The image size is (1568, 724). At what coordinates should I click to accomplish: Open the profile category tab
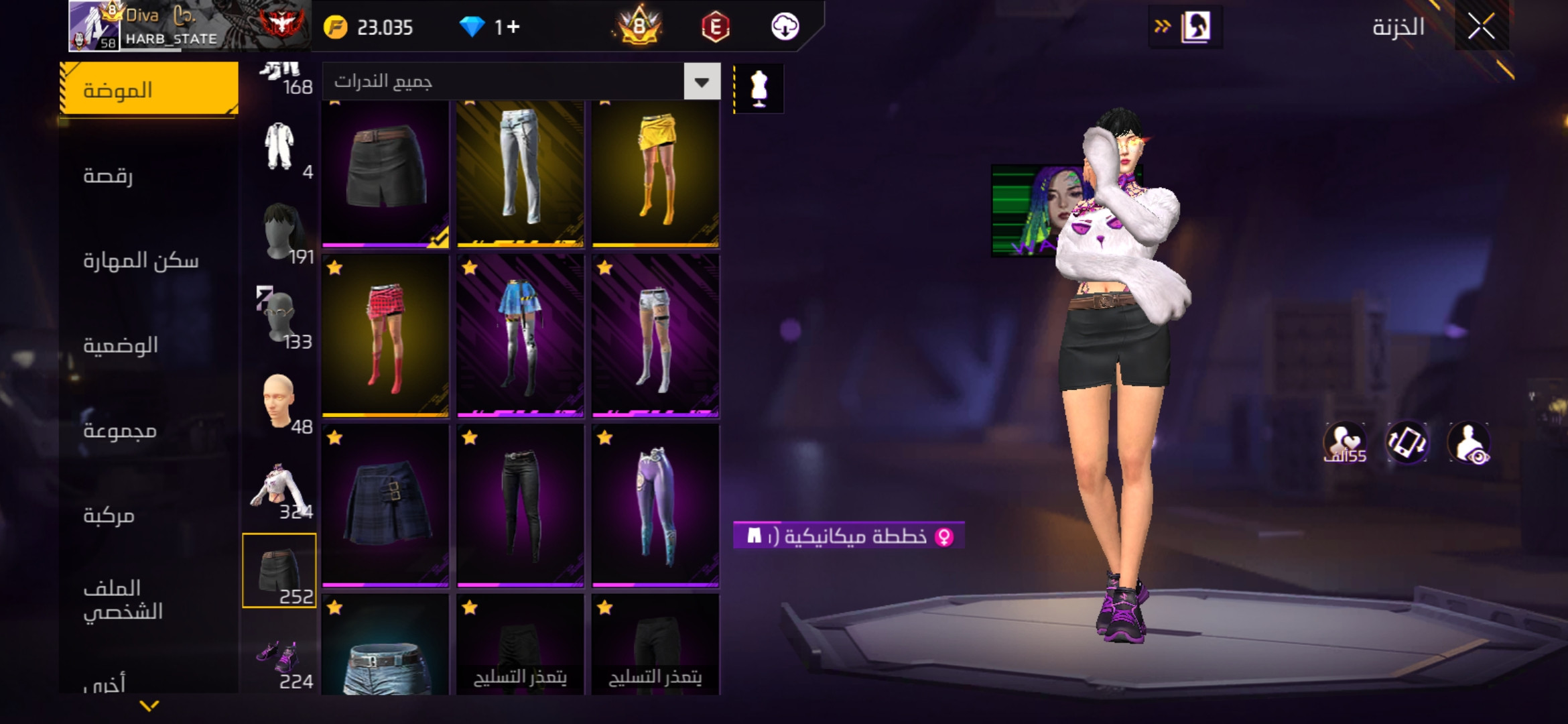tap(123, 600)
